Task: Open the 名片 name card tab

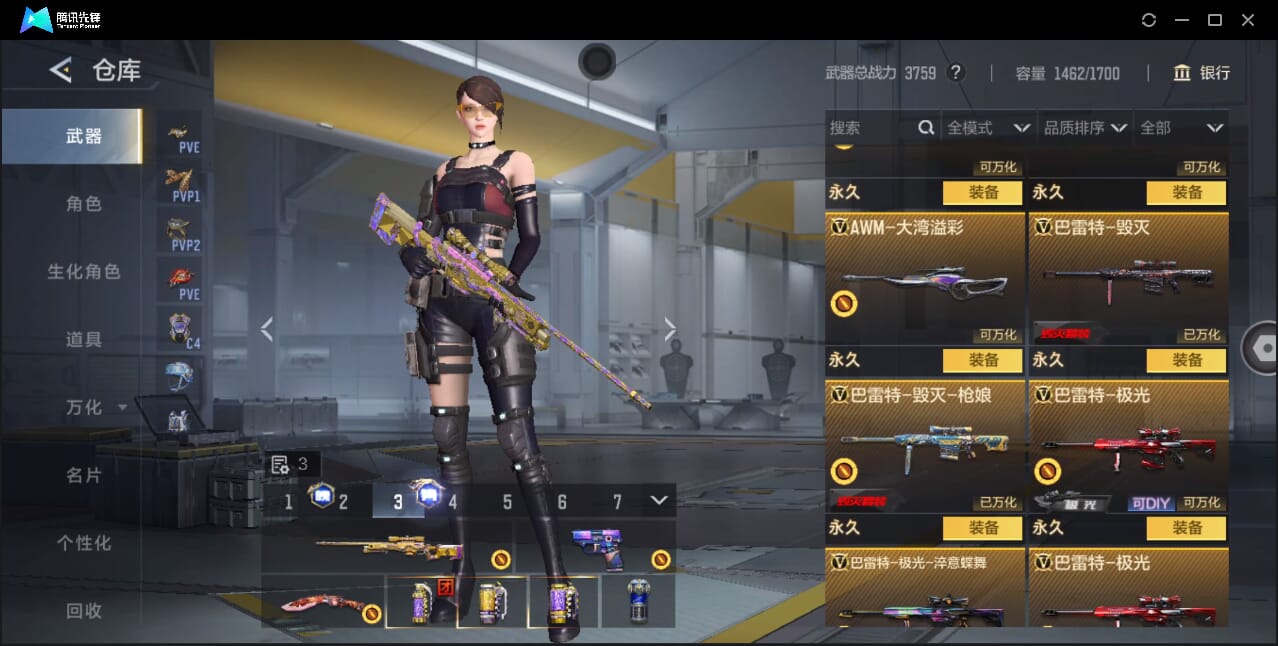Action: point(84,475)
